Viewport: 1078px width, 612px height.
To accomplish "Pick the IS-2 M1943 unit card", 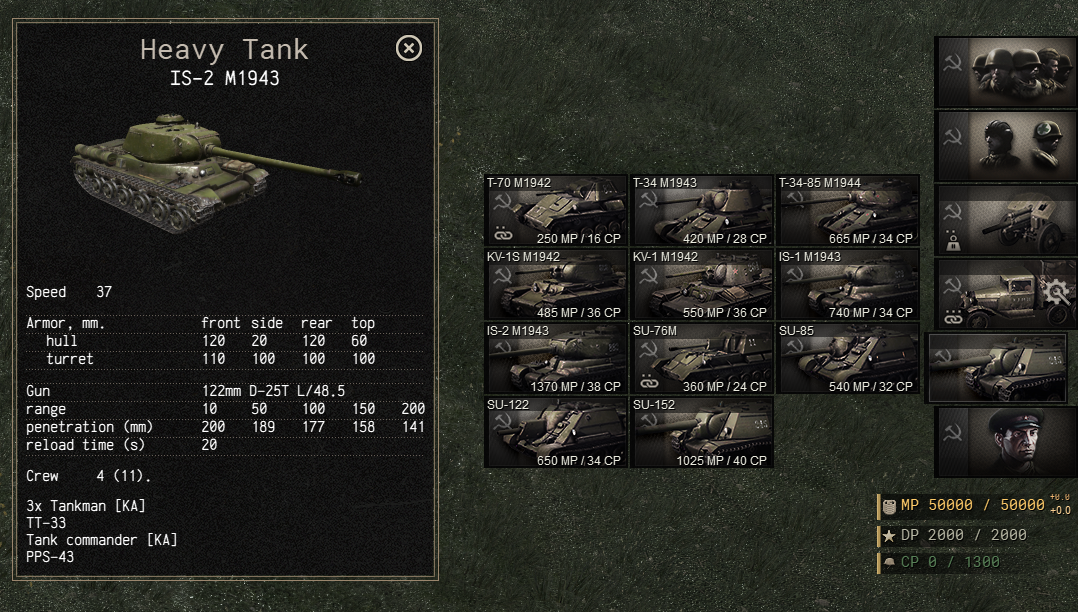I will [555, 359].
